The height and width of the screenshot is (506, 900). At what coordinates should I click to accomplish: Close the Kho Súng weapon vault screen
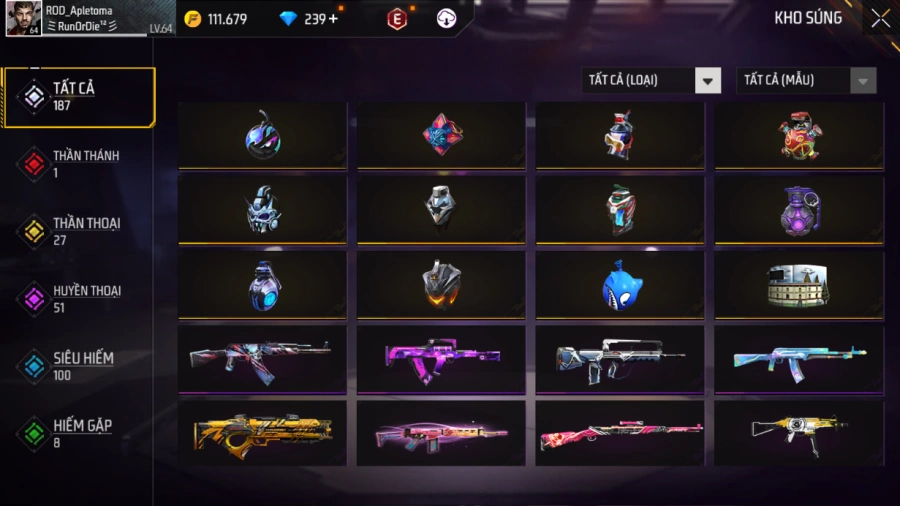[879, 18]
